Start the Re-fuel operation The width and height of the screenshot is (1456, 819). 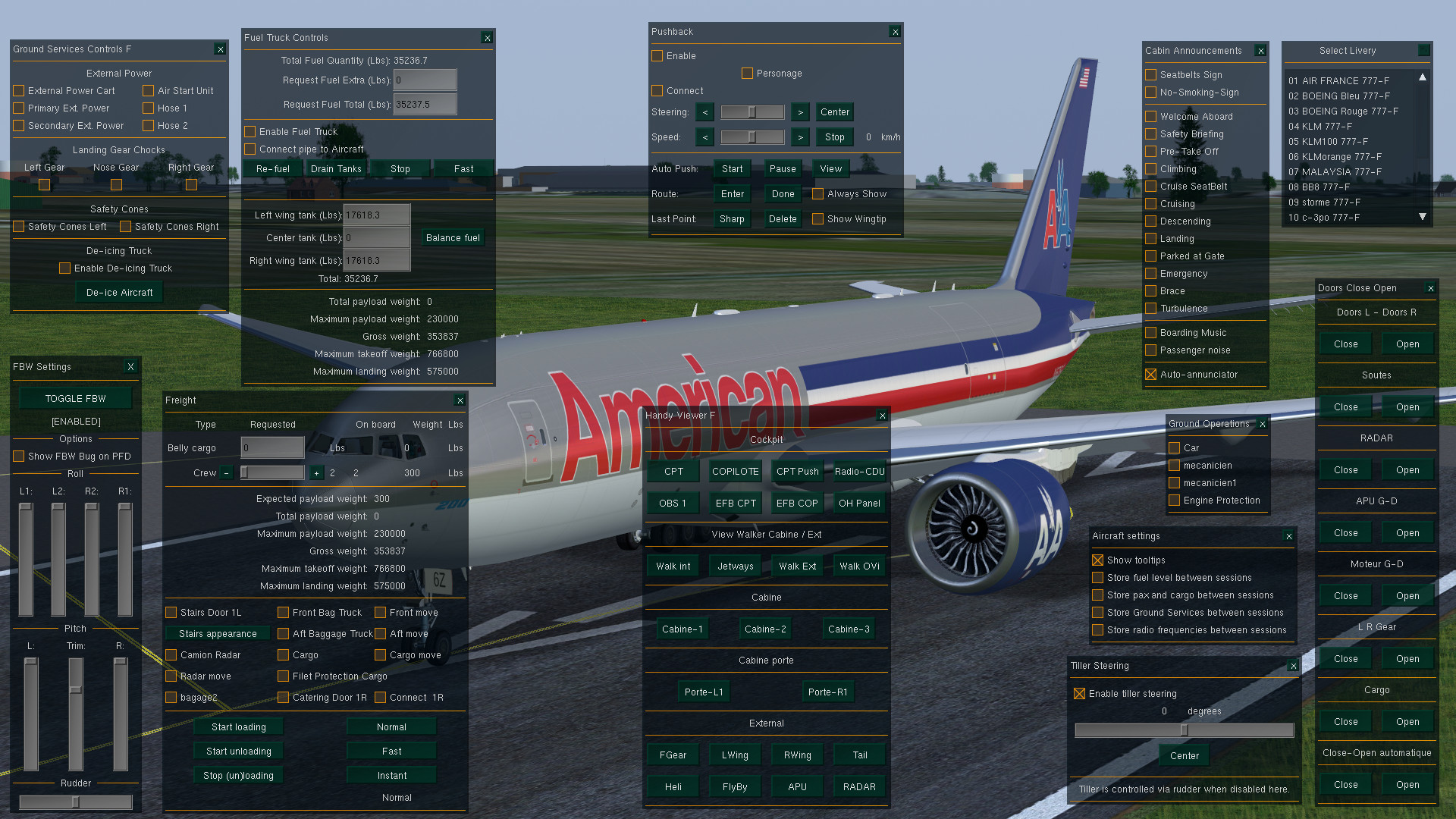click(x=273, y=169)
